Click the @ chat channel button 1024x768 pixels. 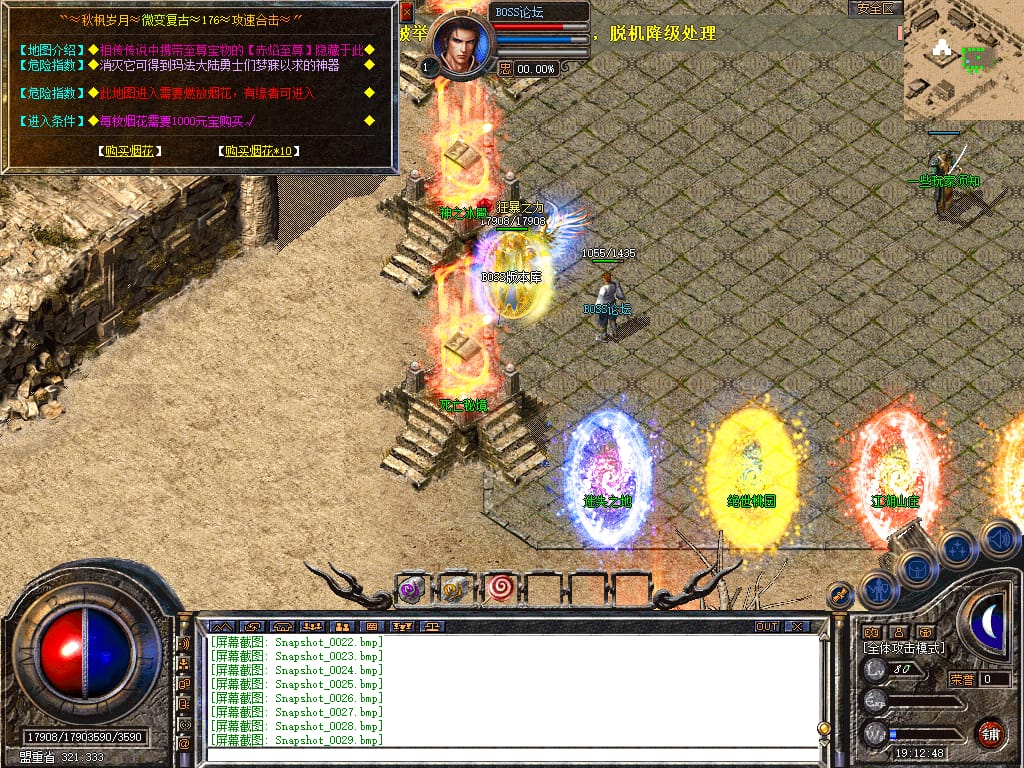tap(184, 744)
